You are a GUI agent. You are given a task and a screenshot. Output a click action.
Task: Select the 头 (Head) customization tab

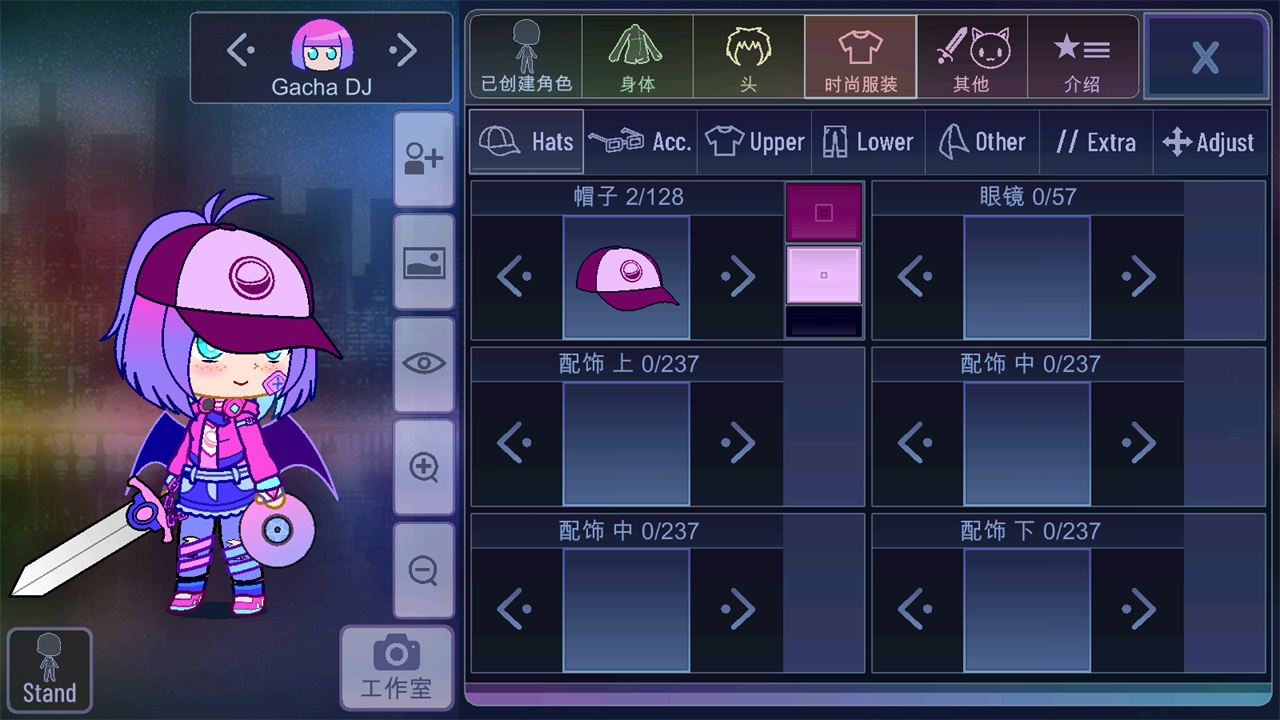coord(748,55)
